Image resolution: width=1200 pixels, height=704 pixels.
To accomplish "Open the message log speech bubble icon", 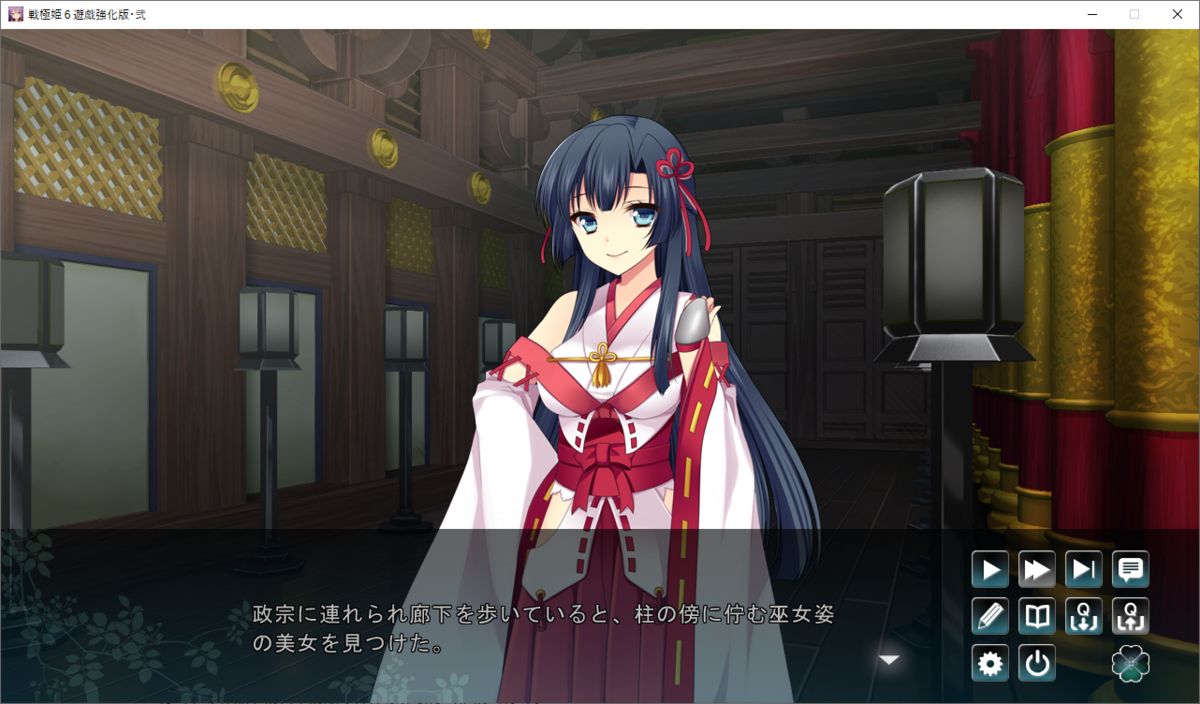I will (1130, 570).
